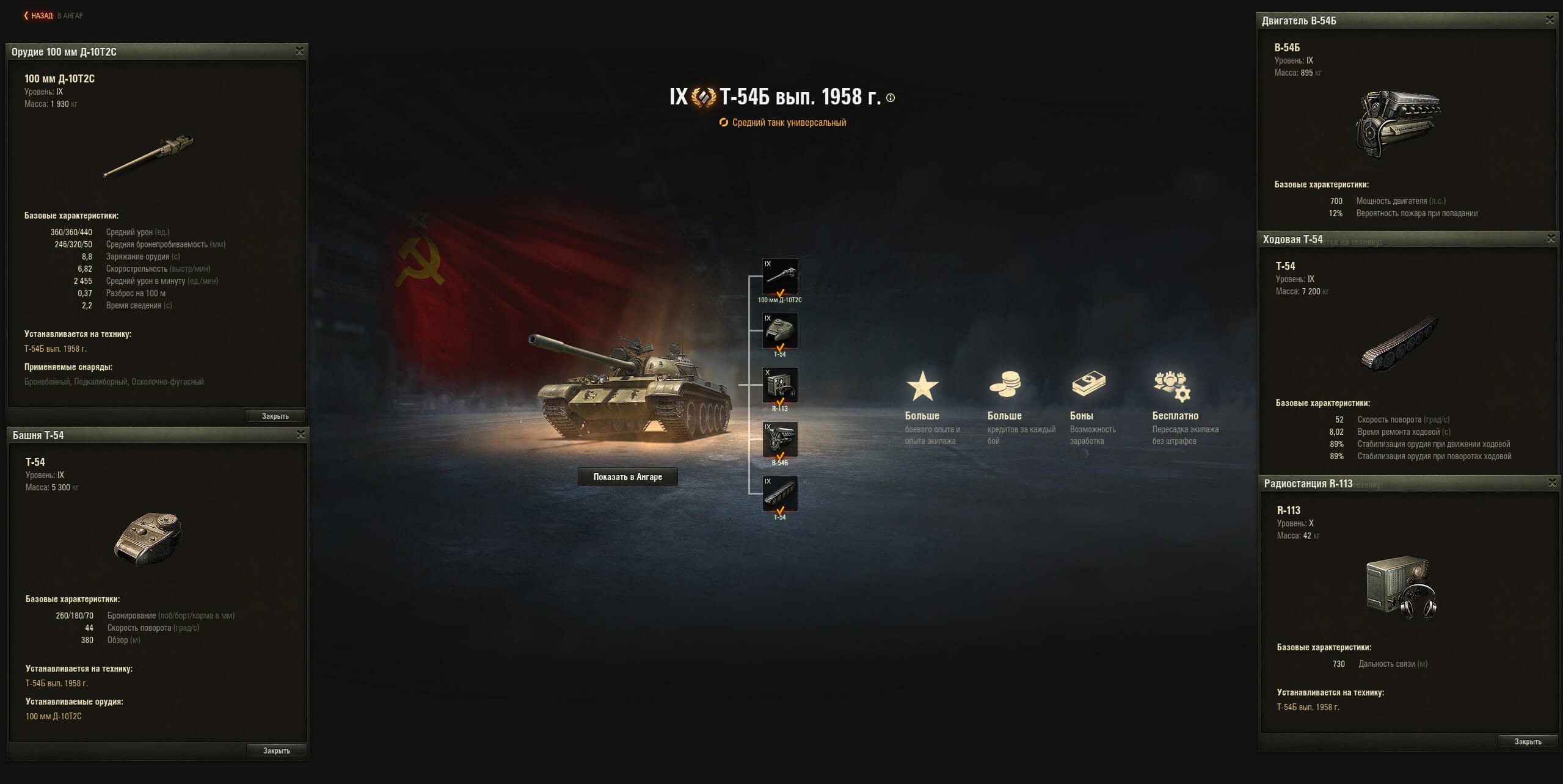Close the Башня Т-54 turret panel

pyautogui.click(x=301, y=435)
